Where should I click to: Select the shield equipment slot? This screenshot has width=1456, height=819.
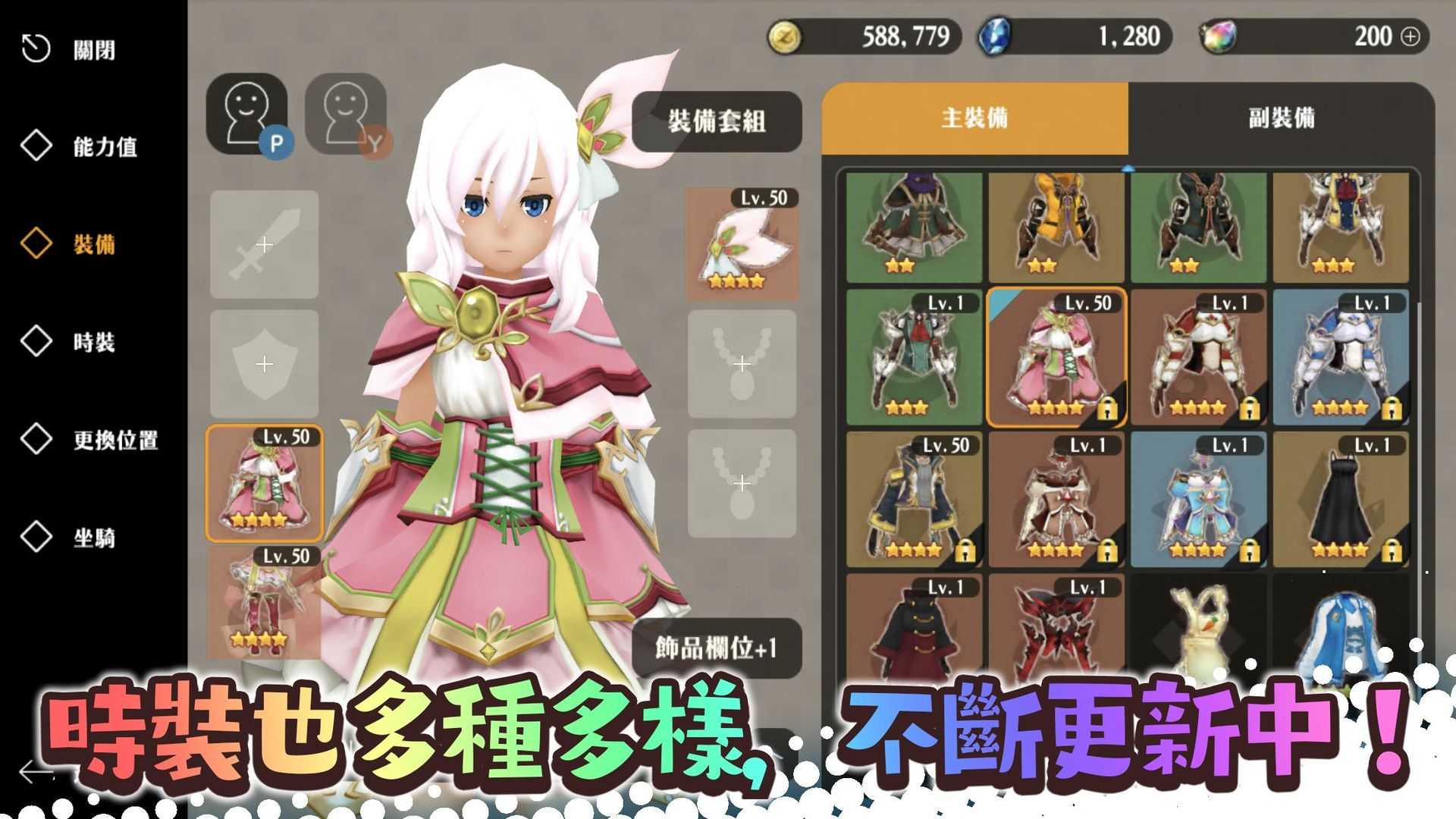[x=263, y=363]
